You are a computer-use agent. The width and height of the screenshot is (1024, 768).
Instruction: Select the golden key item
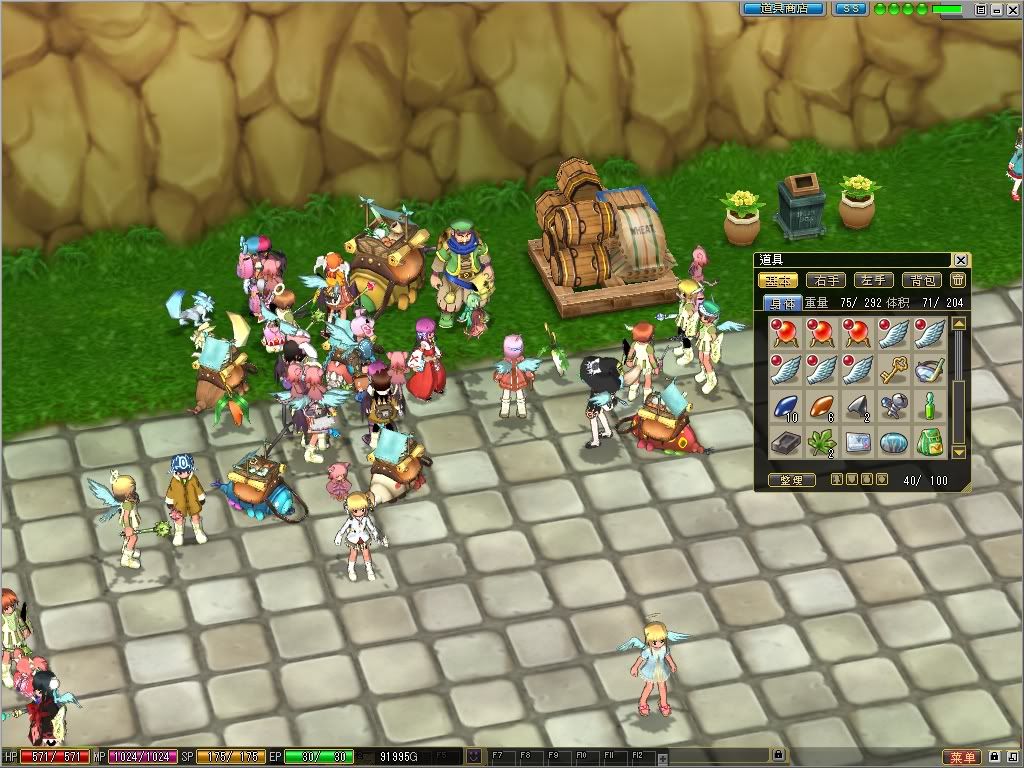(x=892, y=370)
